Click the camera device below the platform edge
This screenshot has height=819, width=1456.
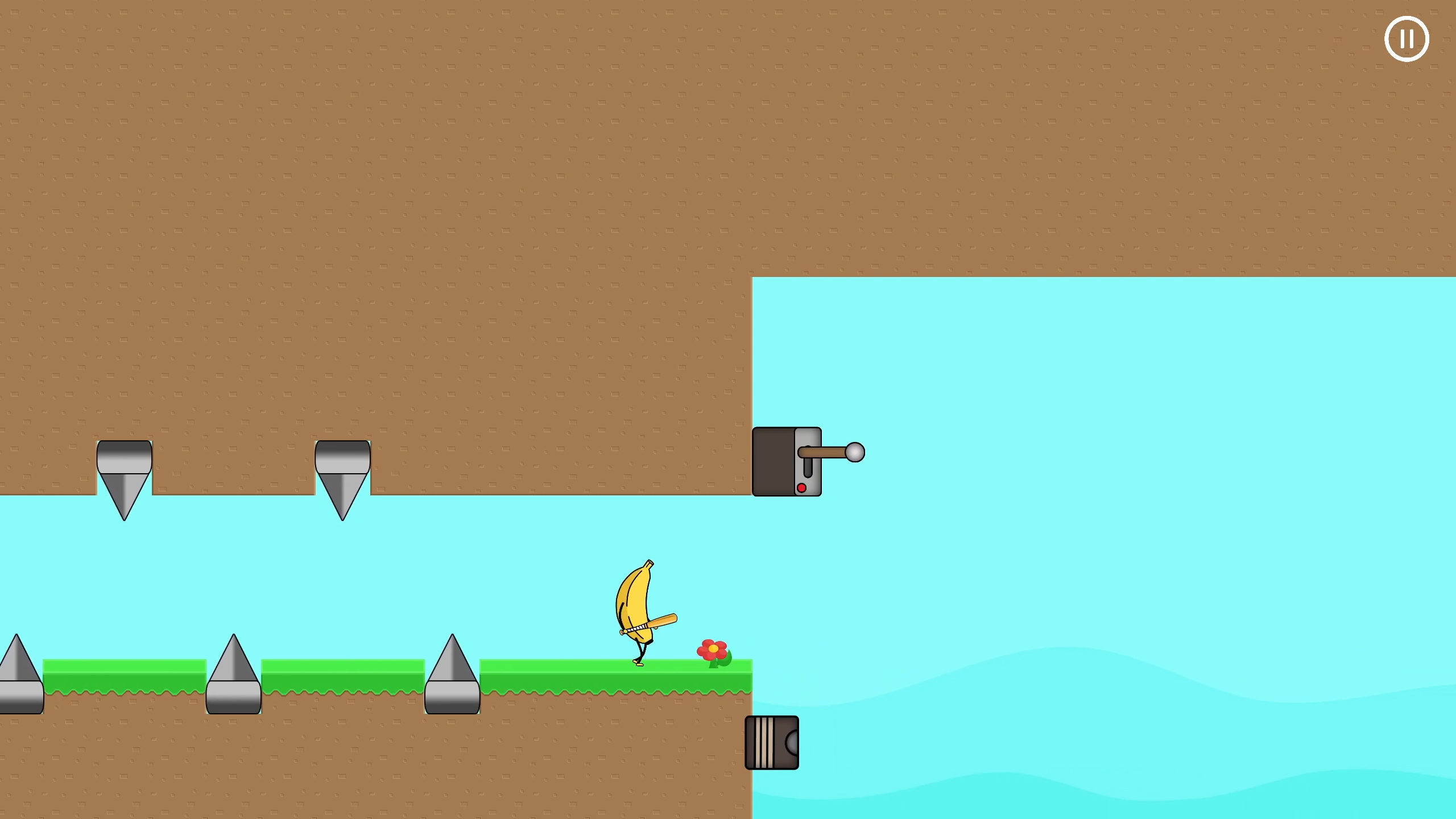pos(772,742)
